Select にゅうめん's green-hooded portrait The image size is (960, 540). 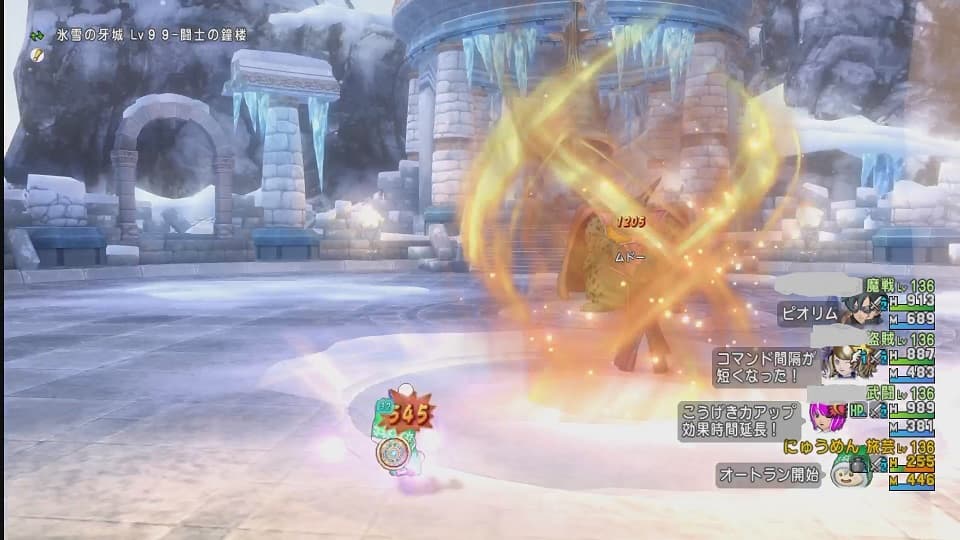(x=848, y=468)
